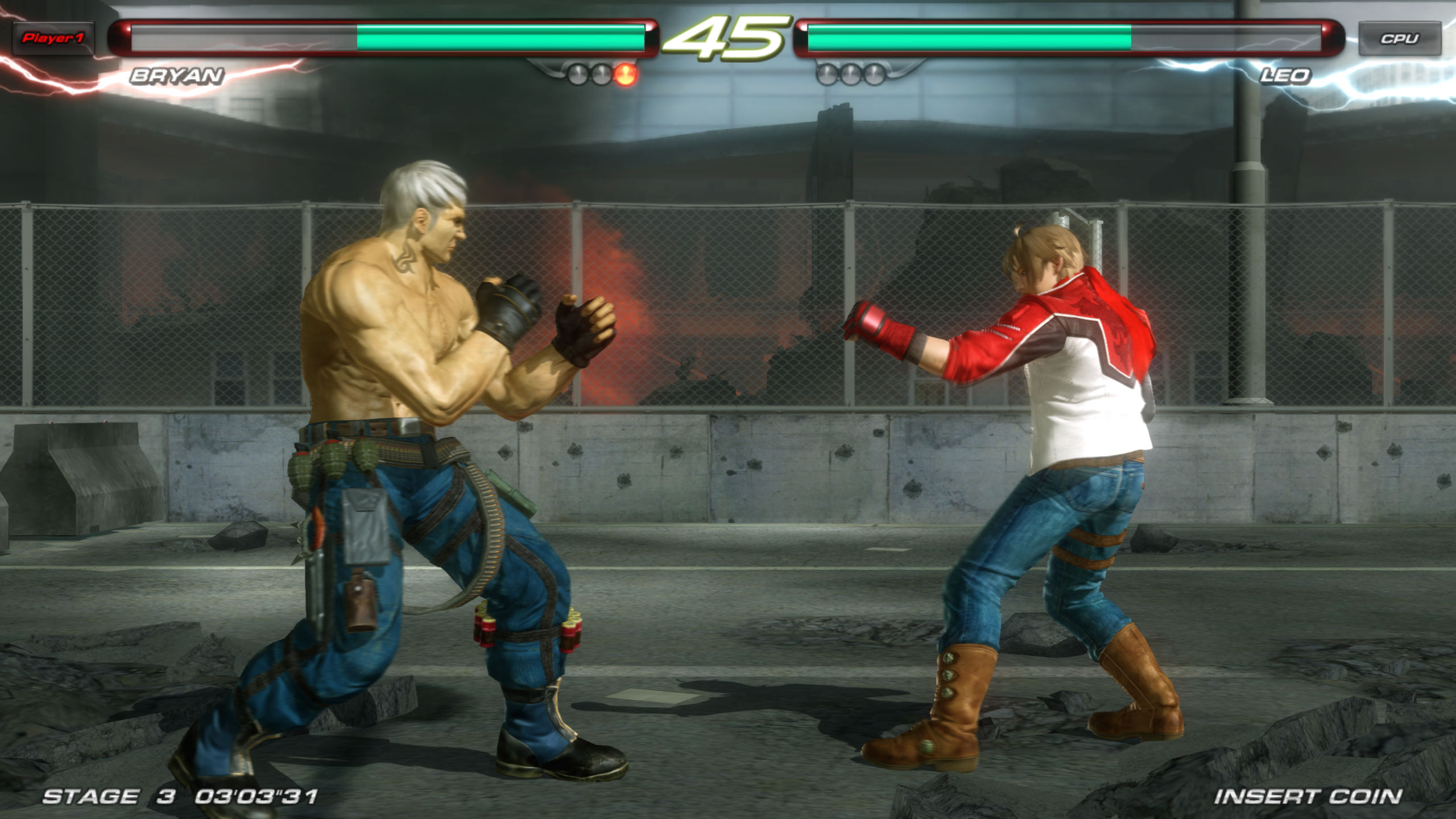Select the first unlit round indicator on Bryan's side
The image size is (1456, 819).
[x=578, y=75]
